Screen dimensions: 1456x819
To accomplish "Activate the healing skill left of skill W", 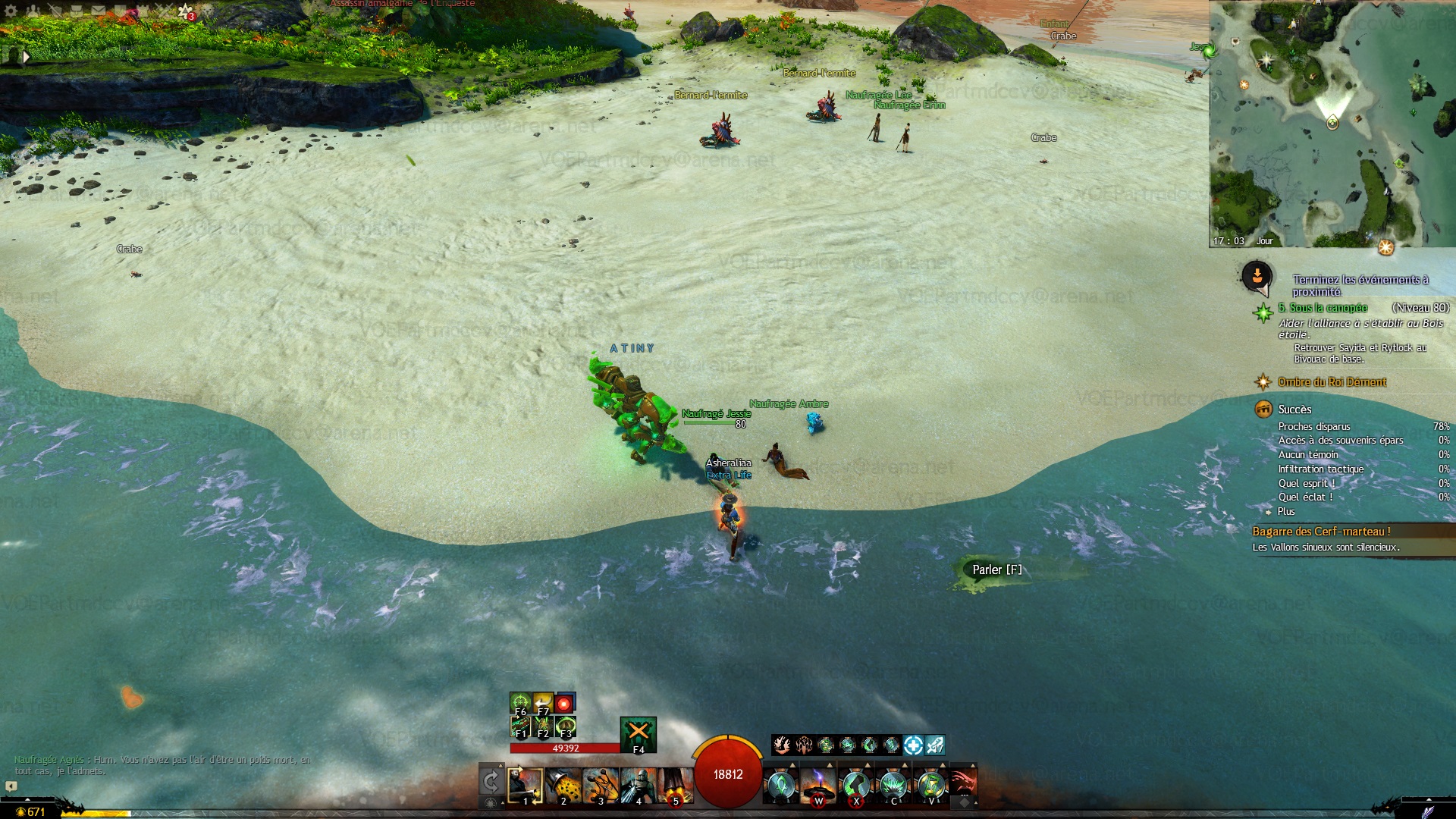I will click(780, 786).
